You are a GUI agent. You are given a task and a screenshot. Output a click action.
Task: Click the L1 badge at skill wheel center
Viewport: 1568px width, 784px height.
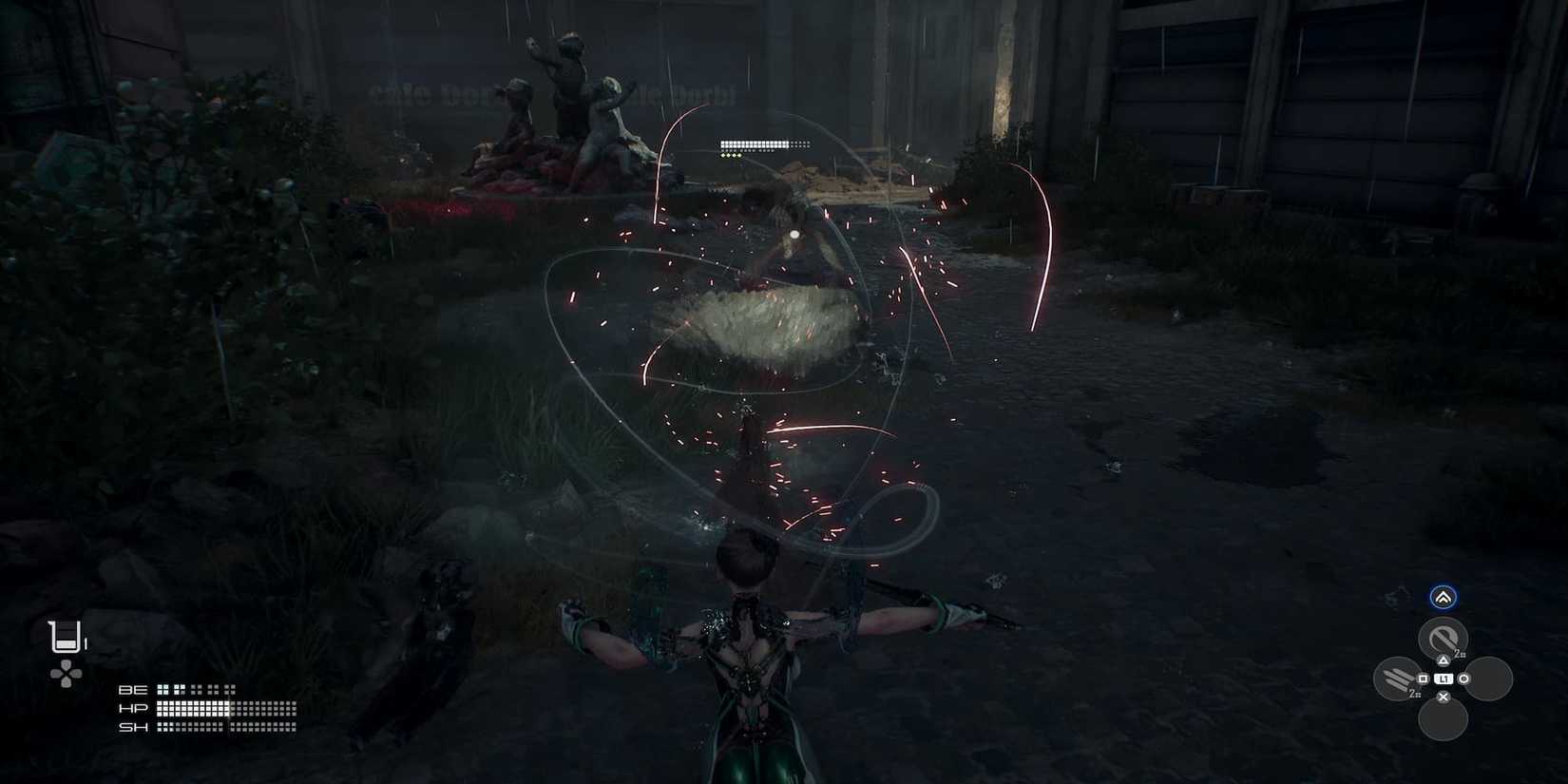[x=1444, y=679]
